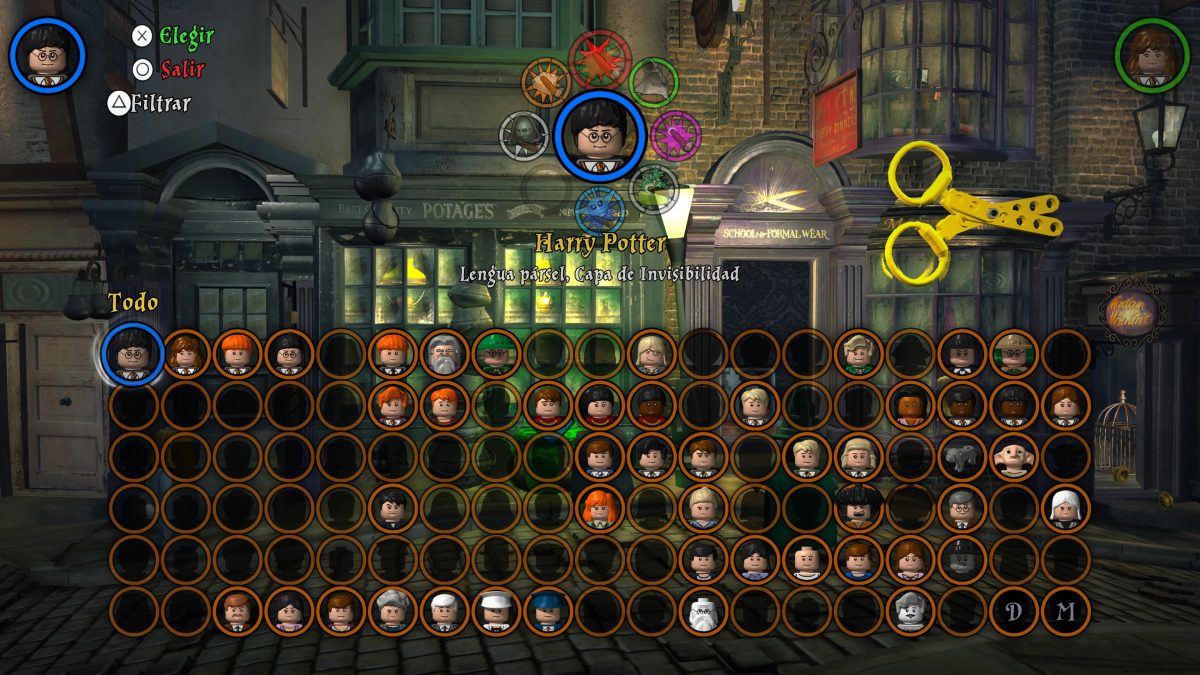
Task: Choose the all-white bearded statue character
Action: tap(705, 611)
